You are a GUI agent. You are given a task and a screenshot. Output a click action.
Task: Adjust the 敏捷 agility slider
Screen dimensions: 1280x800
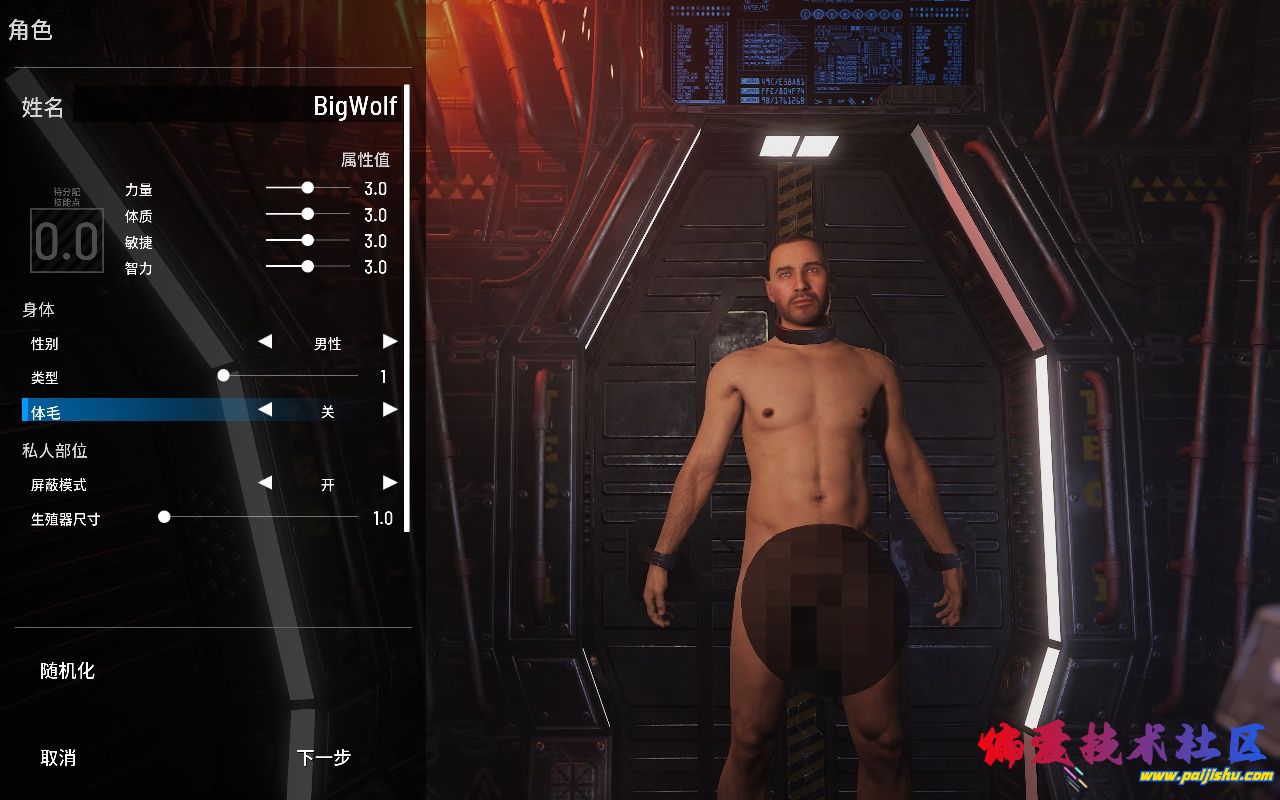click(x=307, y=240)
